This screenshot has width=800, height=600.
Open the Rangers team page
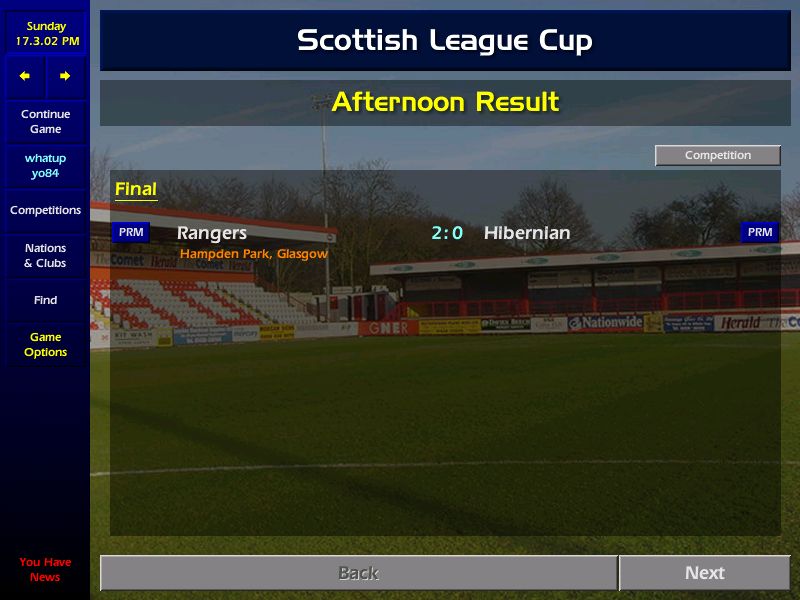[211, 233]
